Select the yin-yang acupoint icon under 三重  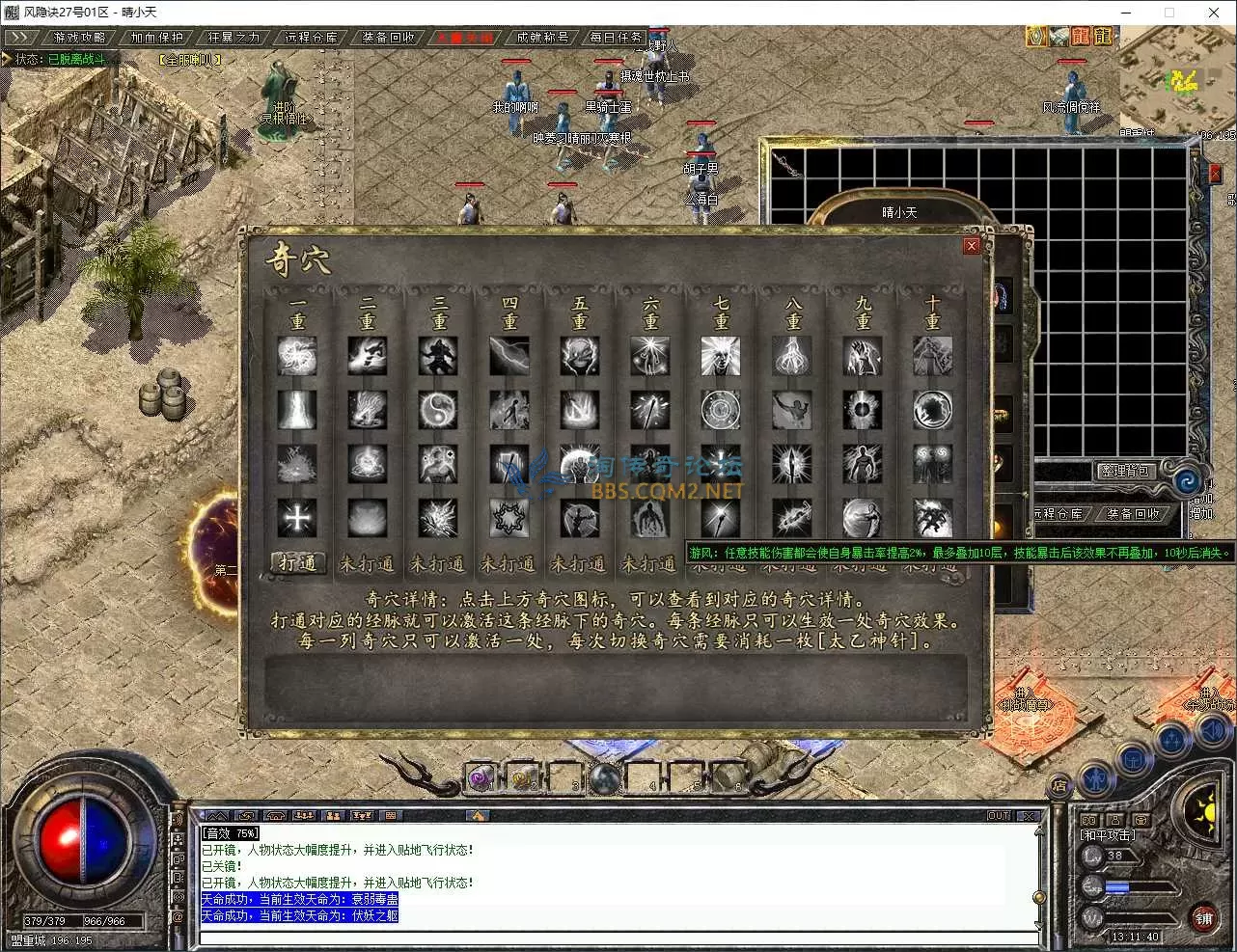pyautogui.click(x=438, y=410)
